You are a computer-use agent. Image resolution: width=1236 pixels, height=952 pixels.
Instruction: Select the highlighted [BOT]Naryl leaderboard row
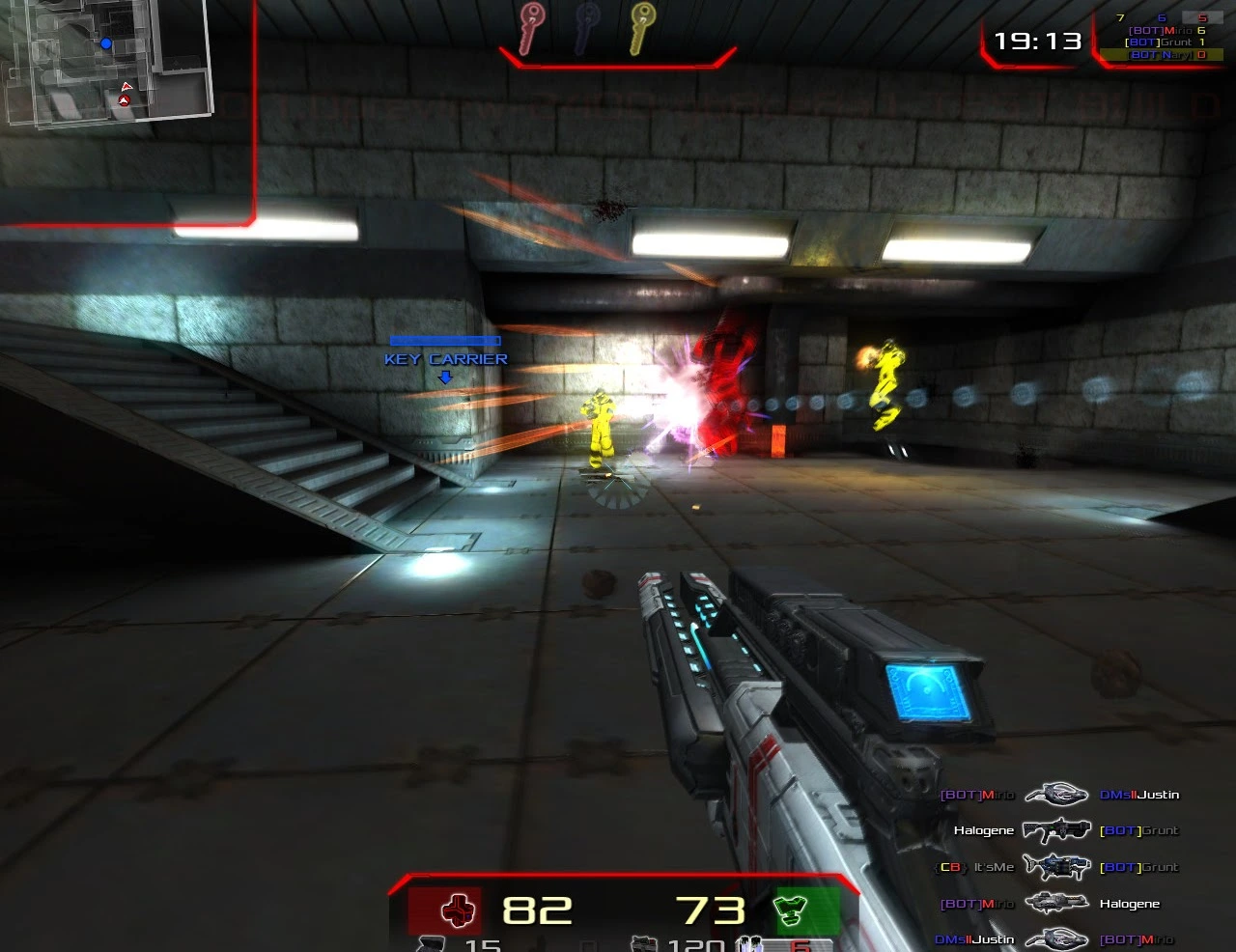click(1159, 55)
